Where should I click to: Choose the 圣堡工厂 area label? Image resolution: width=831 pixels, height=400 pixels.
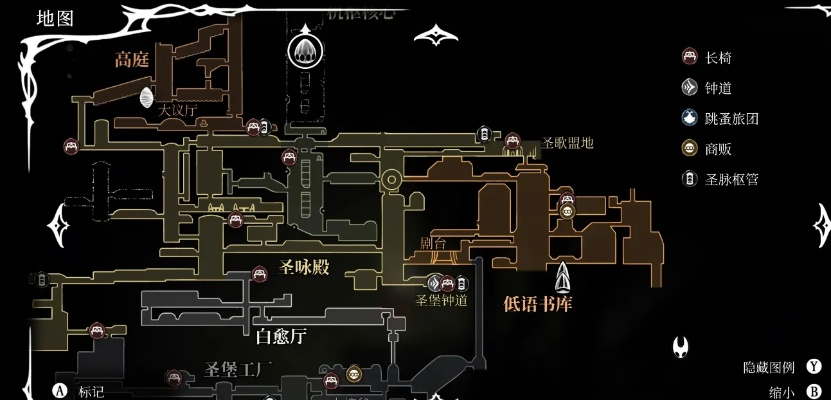coord(238,370)
